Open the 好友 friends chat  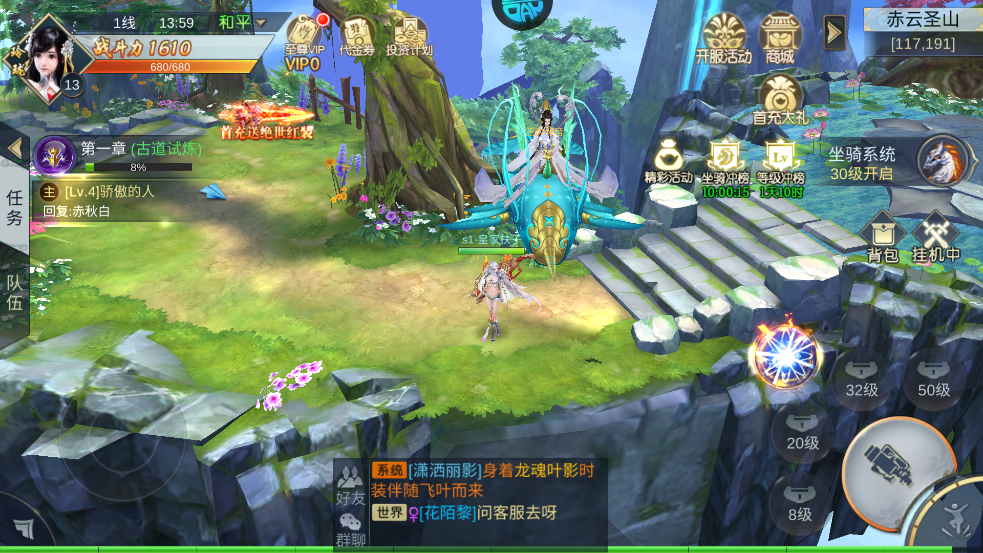(350, 482)
